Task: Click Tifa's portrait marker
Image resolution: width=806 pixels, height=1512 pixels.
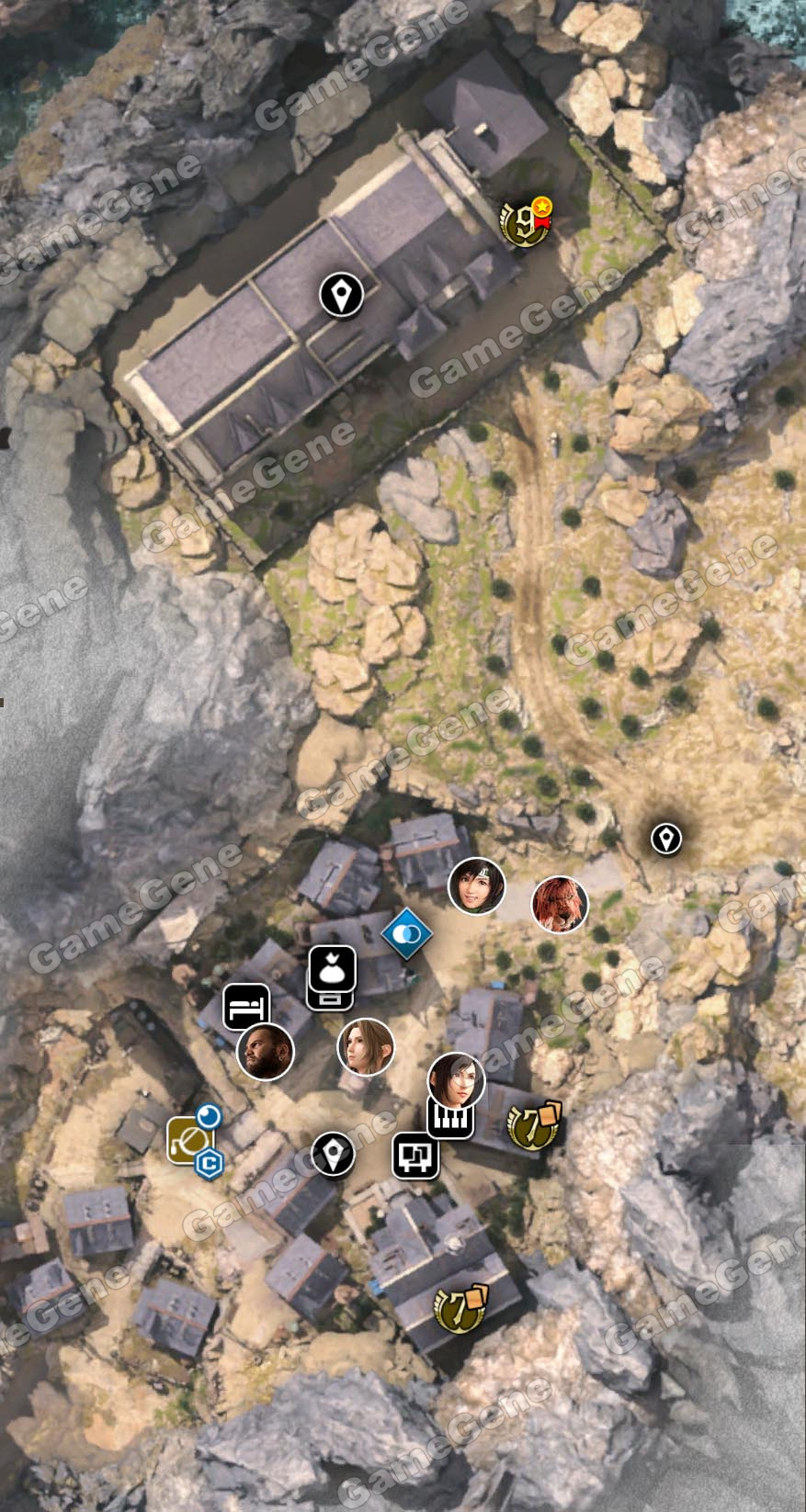Action: click(456, 1079)
